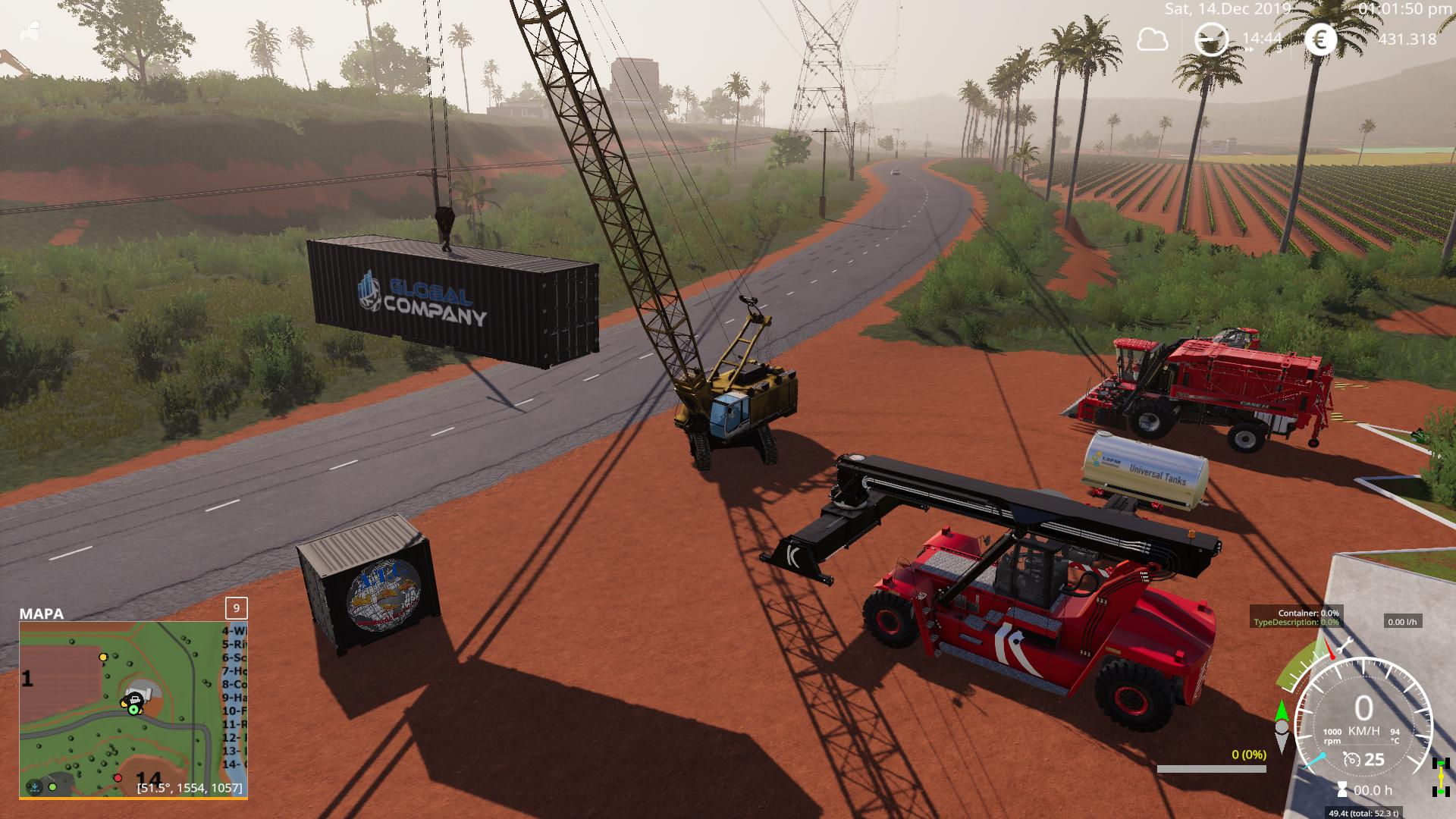This screenshot has width=1456, height=819.
Task: Select the red marker on the minimap
Action: coord(118,778)
